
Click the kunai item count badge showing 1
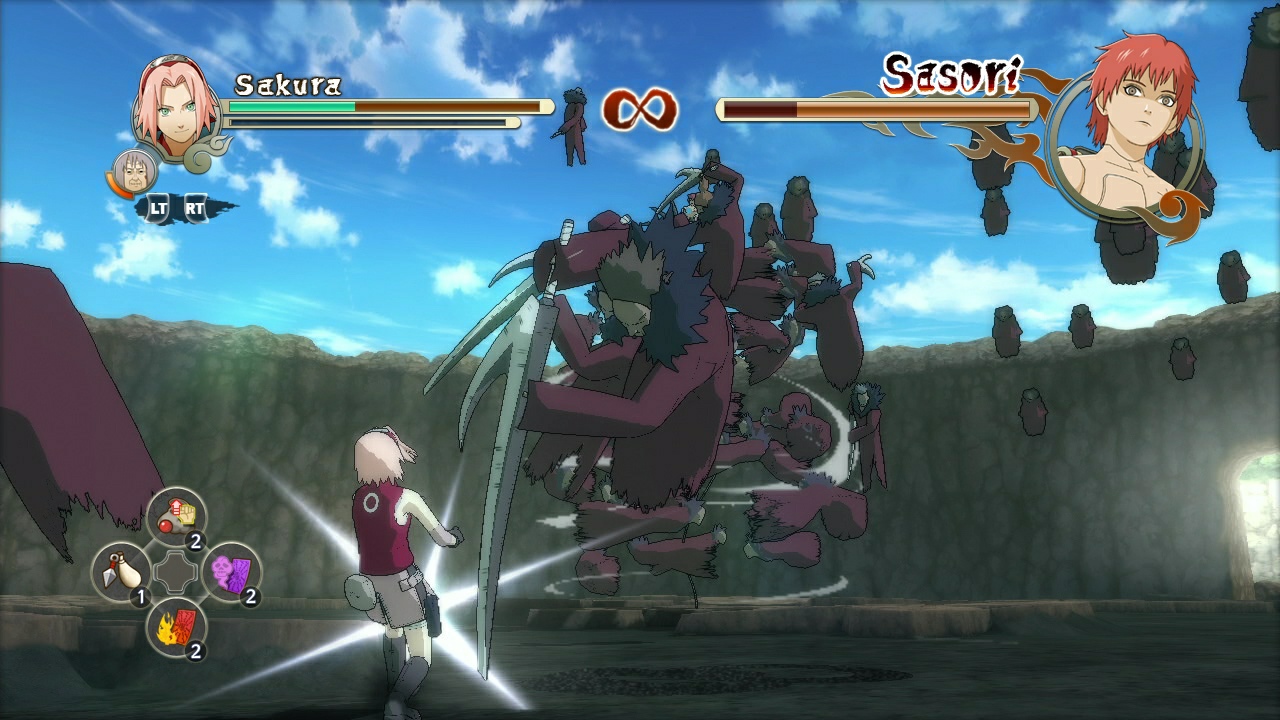tap(140, 597)
